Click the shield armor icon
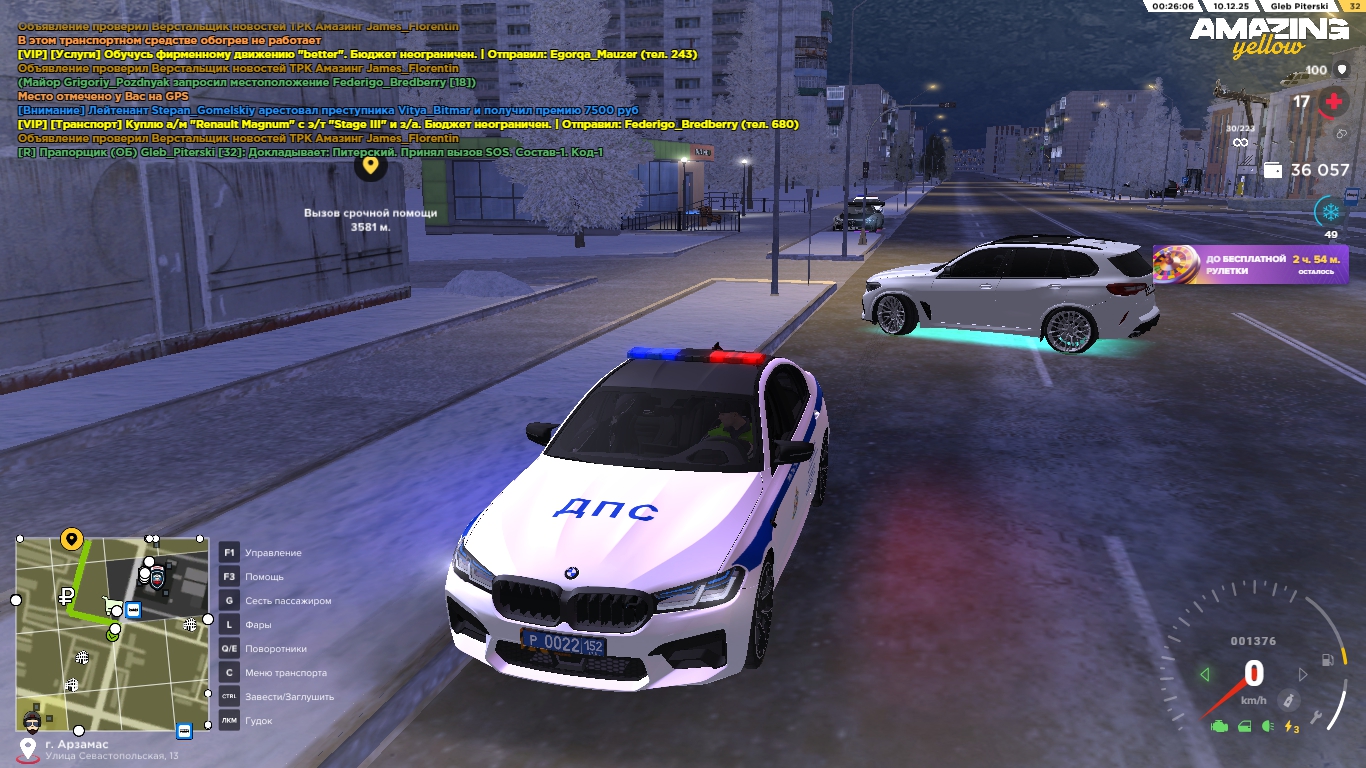The image size is (1366, 768). (1341, 70)
